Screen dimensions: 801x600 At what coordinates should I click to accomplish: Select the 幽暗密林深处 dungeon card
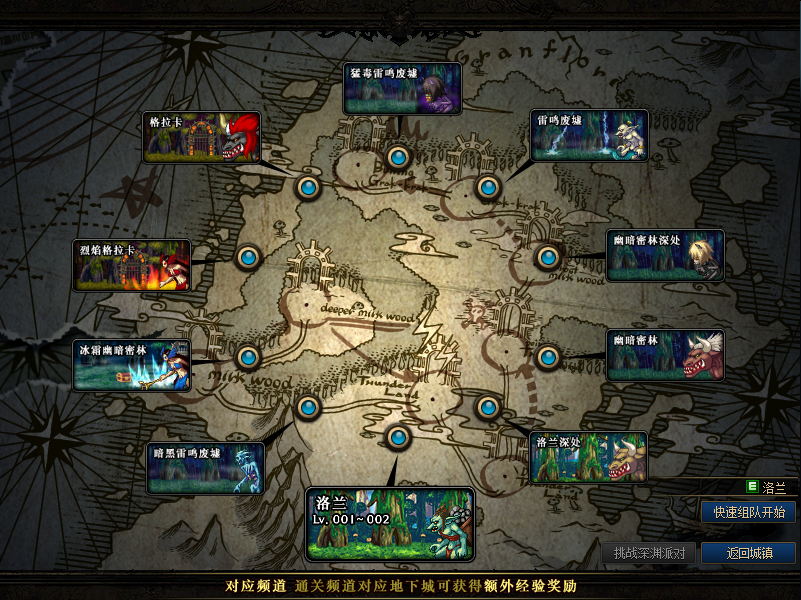[666, 256]
